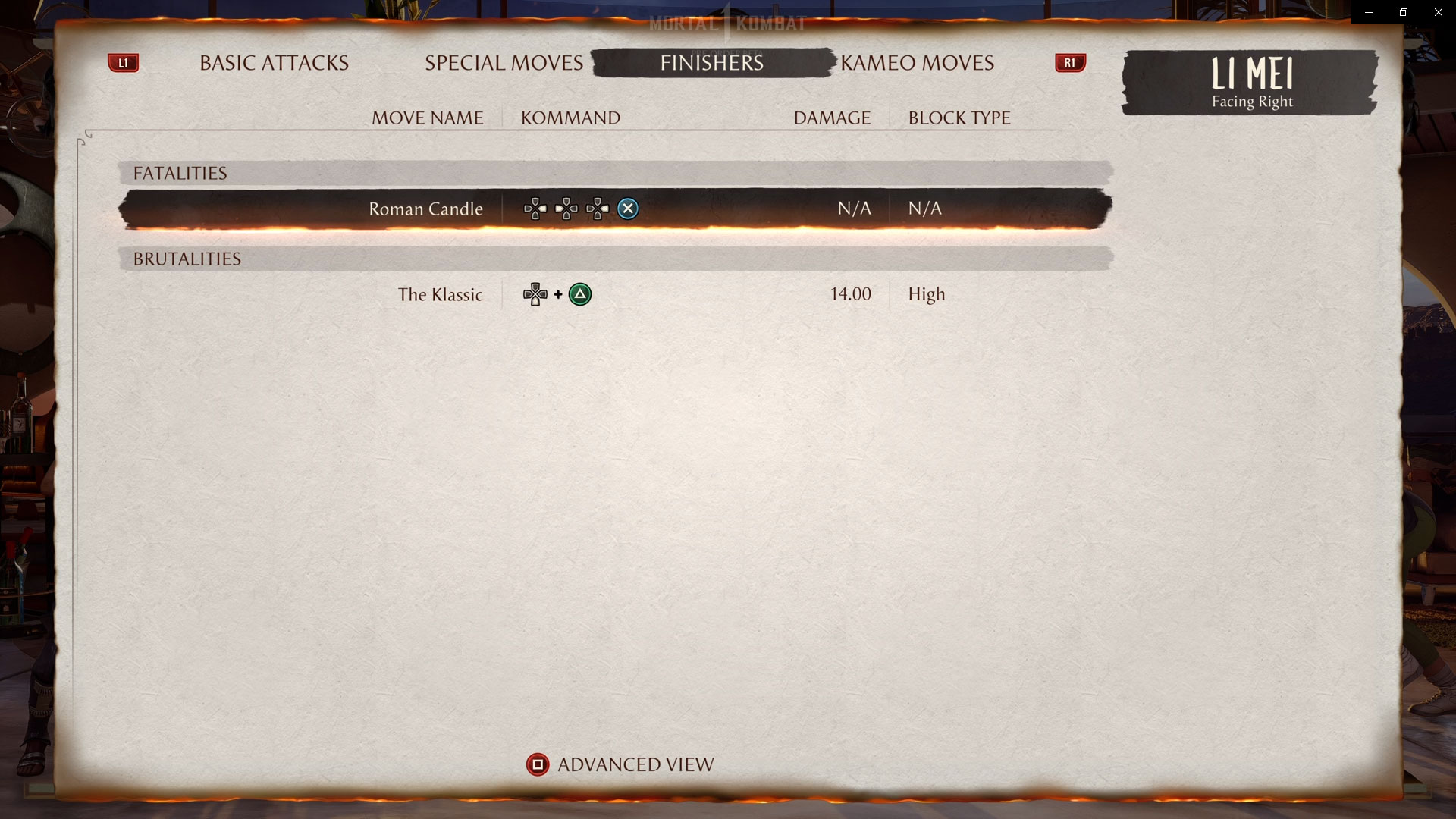Viewport: 1456px width, 819px height.
Task: Click the d-pad icon in The Klassic kommand
Action: pos(536,294)
